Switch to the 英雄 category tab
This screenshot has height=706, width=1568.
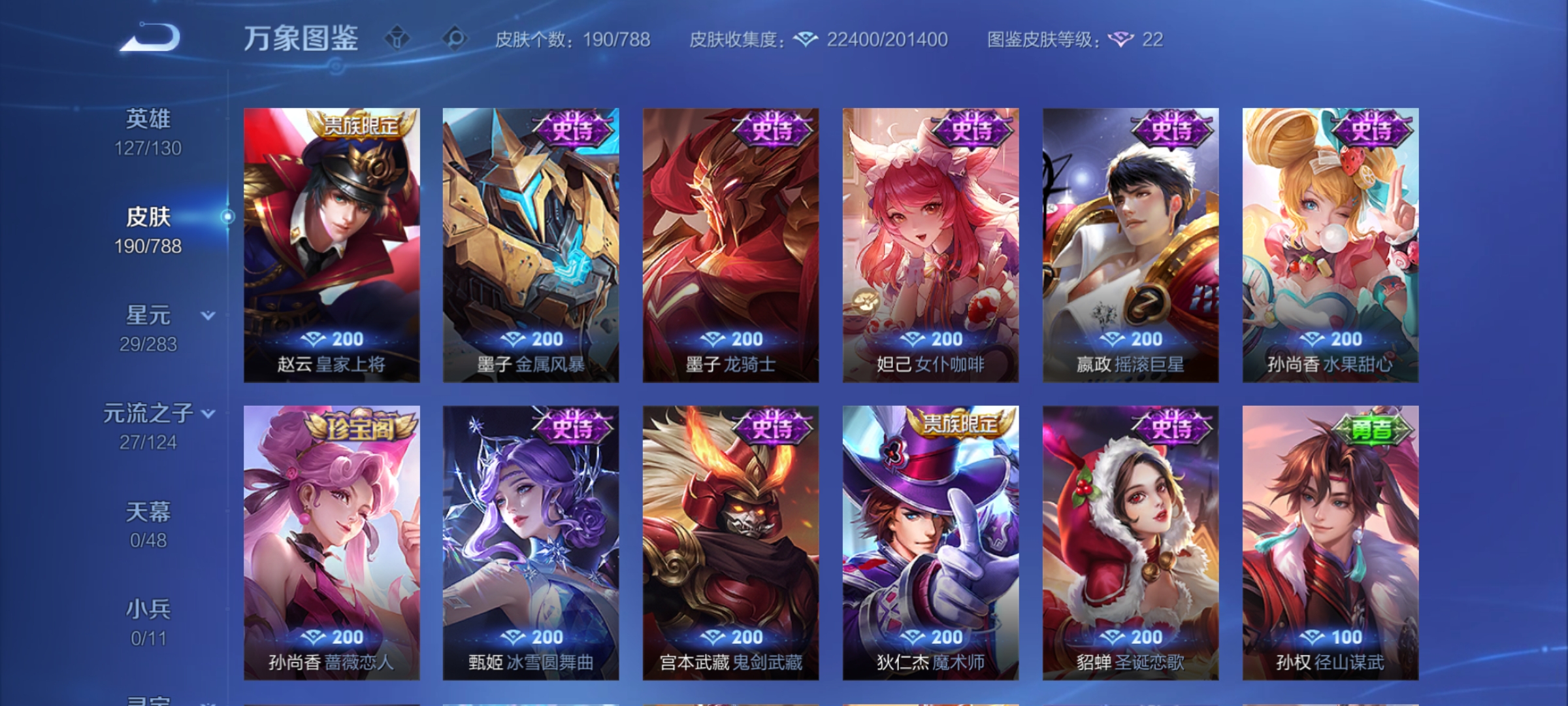[x=149, y=118]
